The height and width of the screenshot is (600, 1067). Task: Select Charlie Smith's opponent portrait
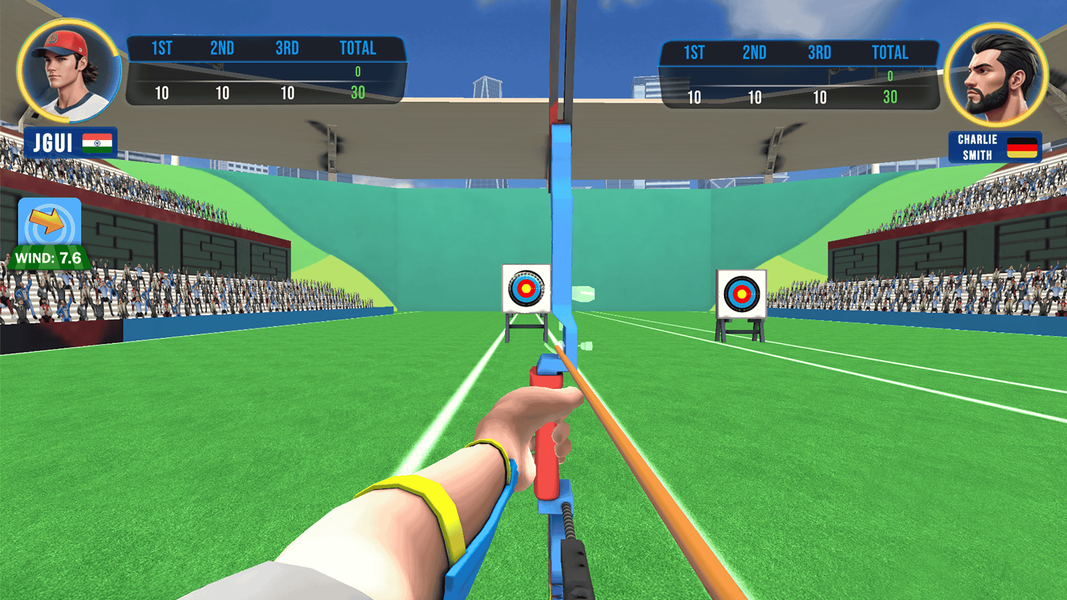[995, 71]
